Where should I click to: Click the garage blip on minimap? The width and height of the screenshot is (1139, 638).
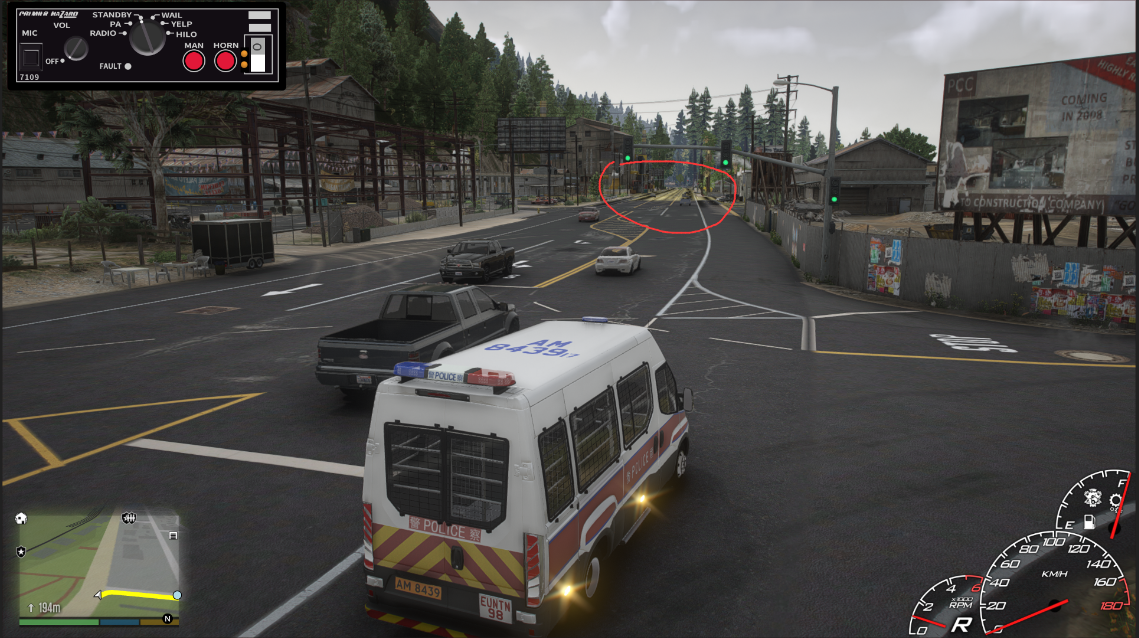click(x=173, y=535)
